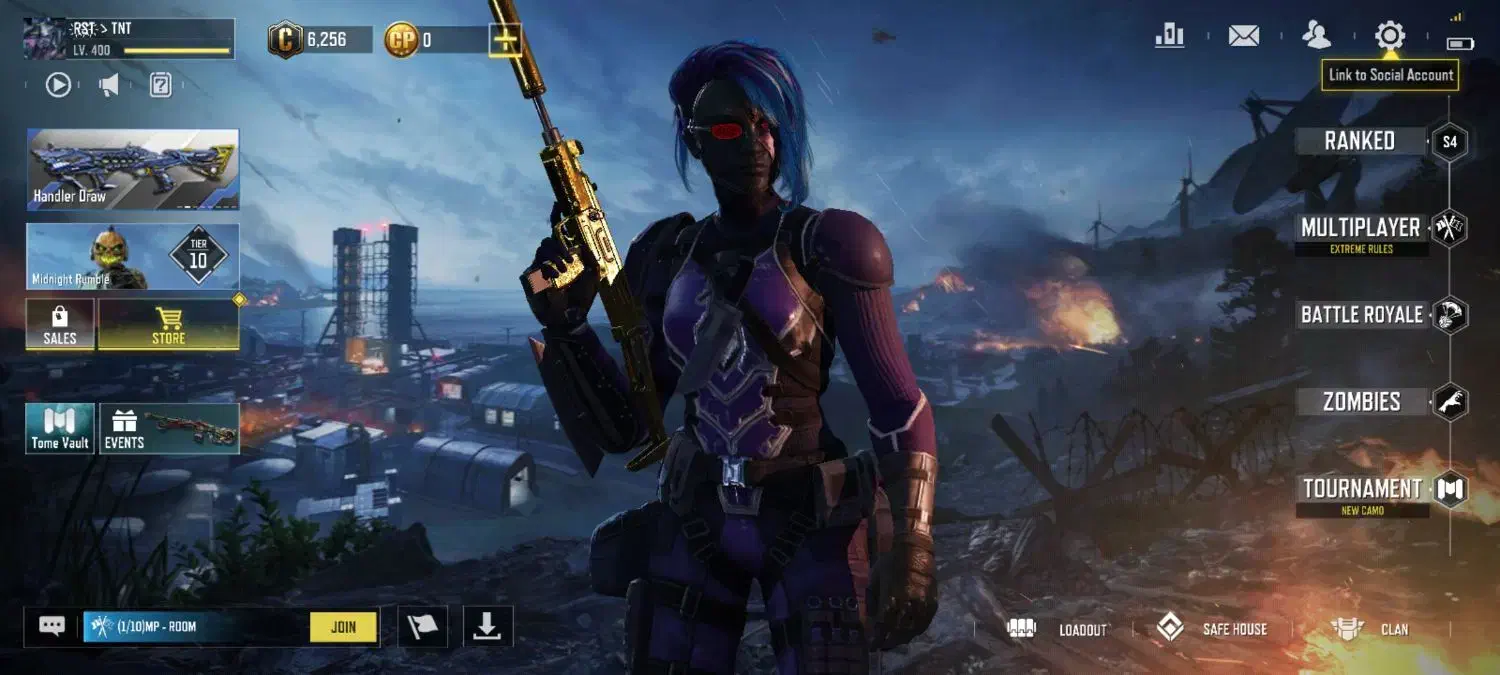Image resolution: width=1500 pixels, height=675 pixels.
Task: Go to the Store
Action: 168,325
